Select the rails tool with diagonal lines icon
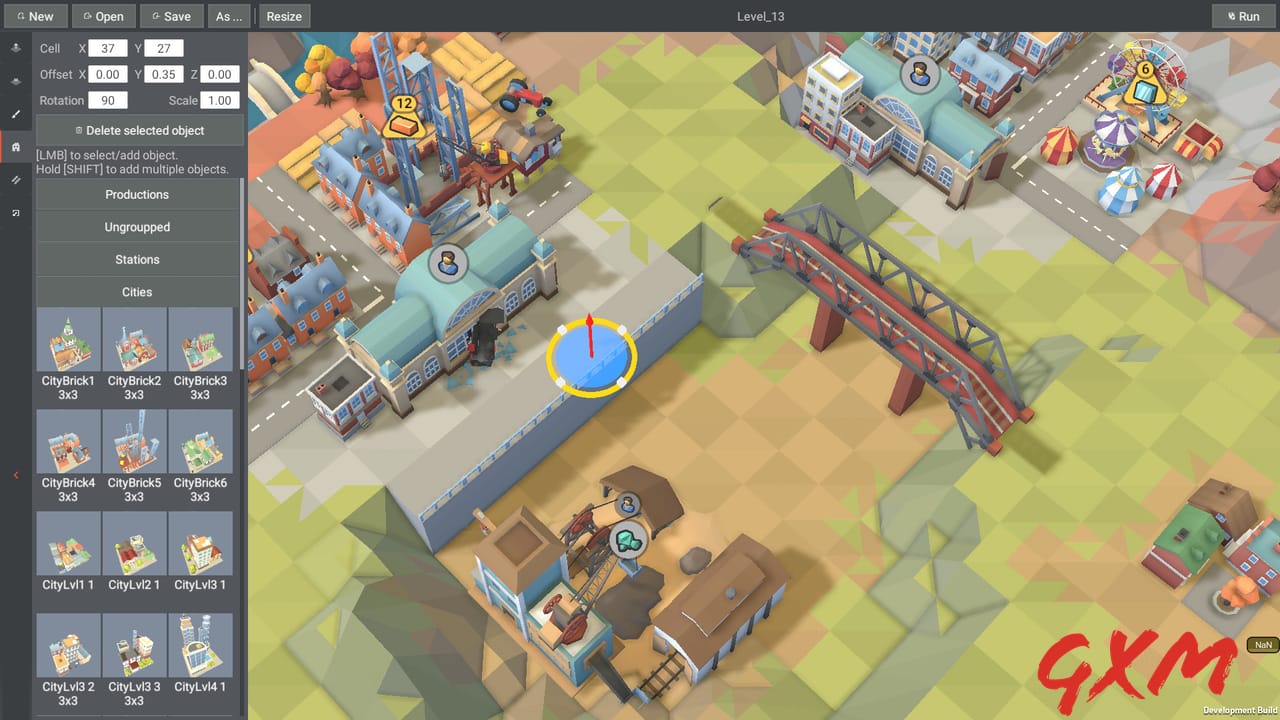Screen dimensions: 1280x720 (x=15, y=181)
